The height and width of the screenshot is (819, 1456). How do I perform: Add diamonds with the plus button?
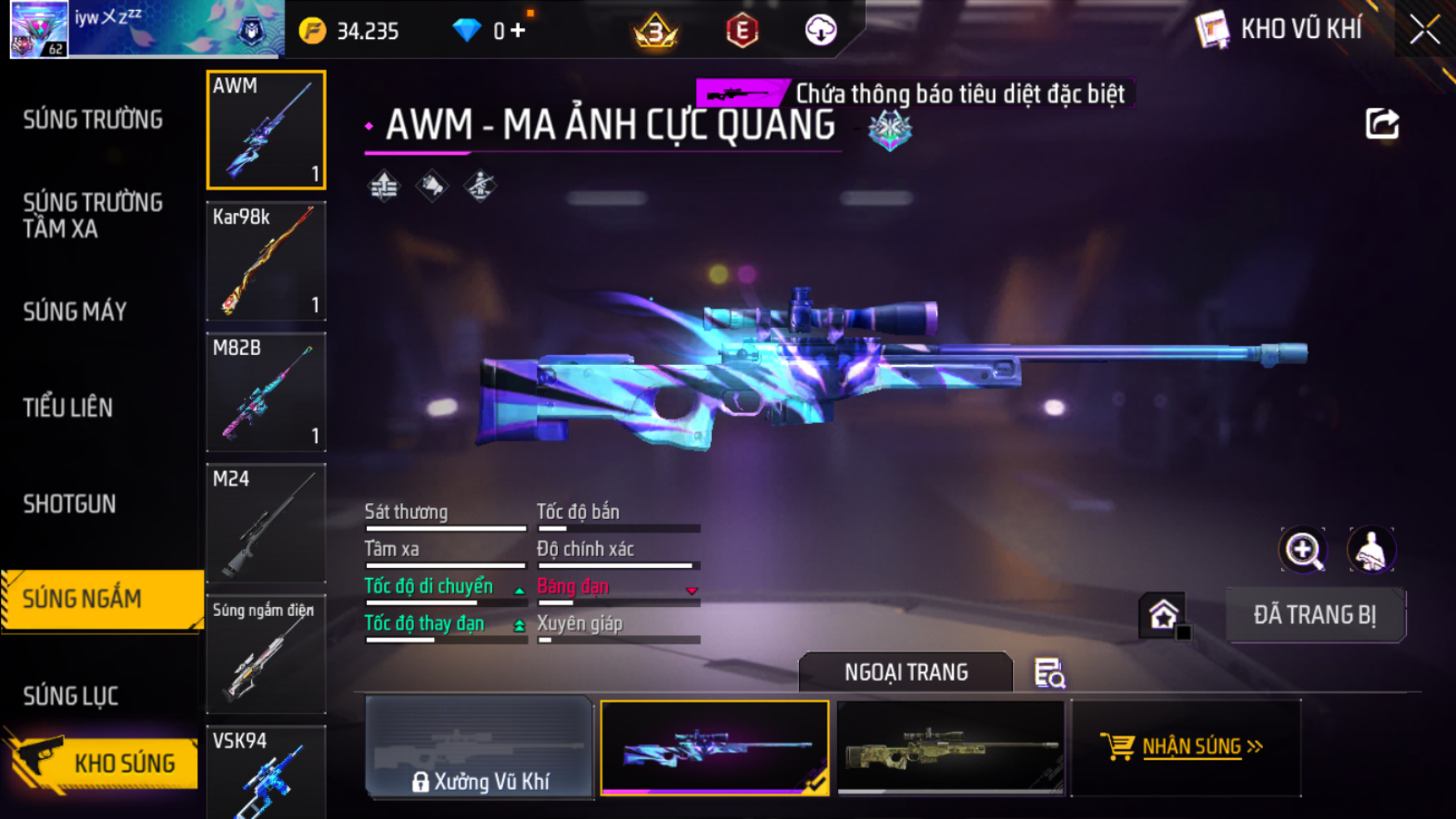tap(518, 31)
